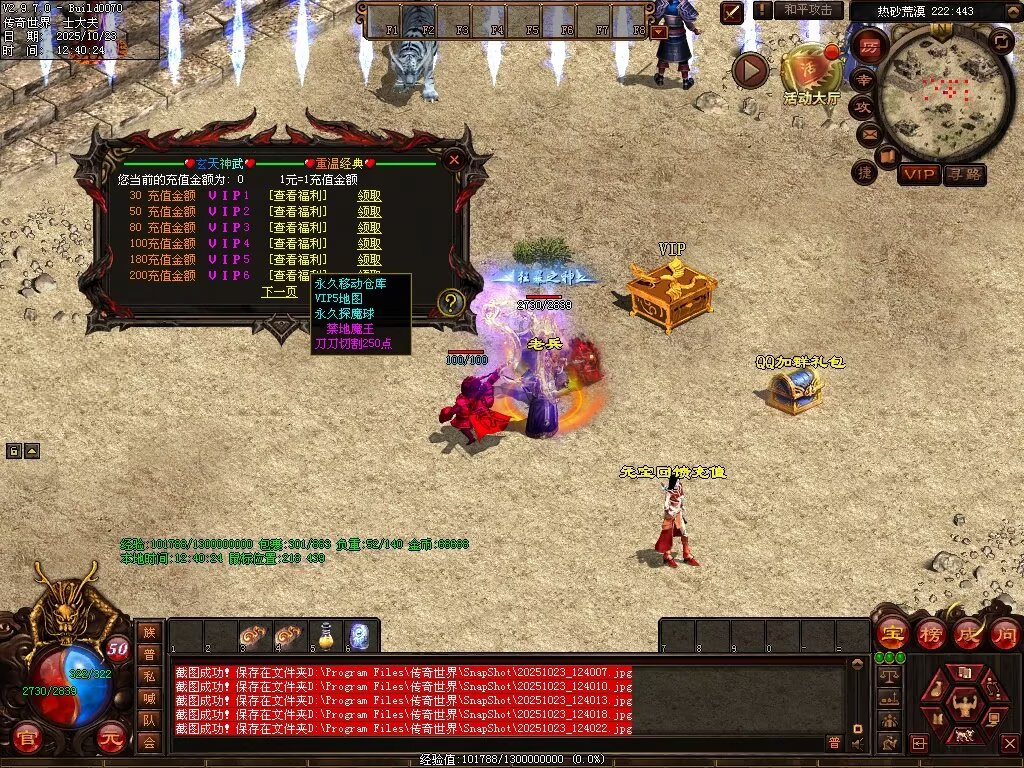Open the question mark help button
This screenshot has height=768, width=1024.
(x=451, y=302)
